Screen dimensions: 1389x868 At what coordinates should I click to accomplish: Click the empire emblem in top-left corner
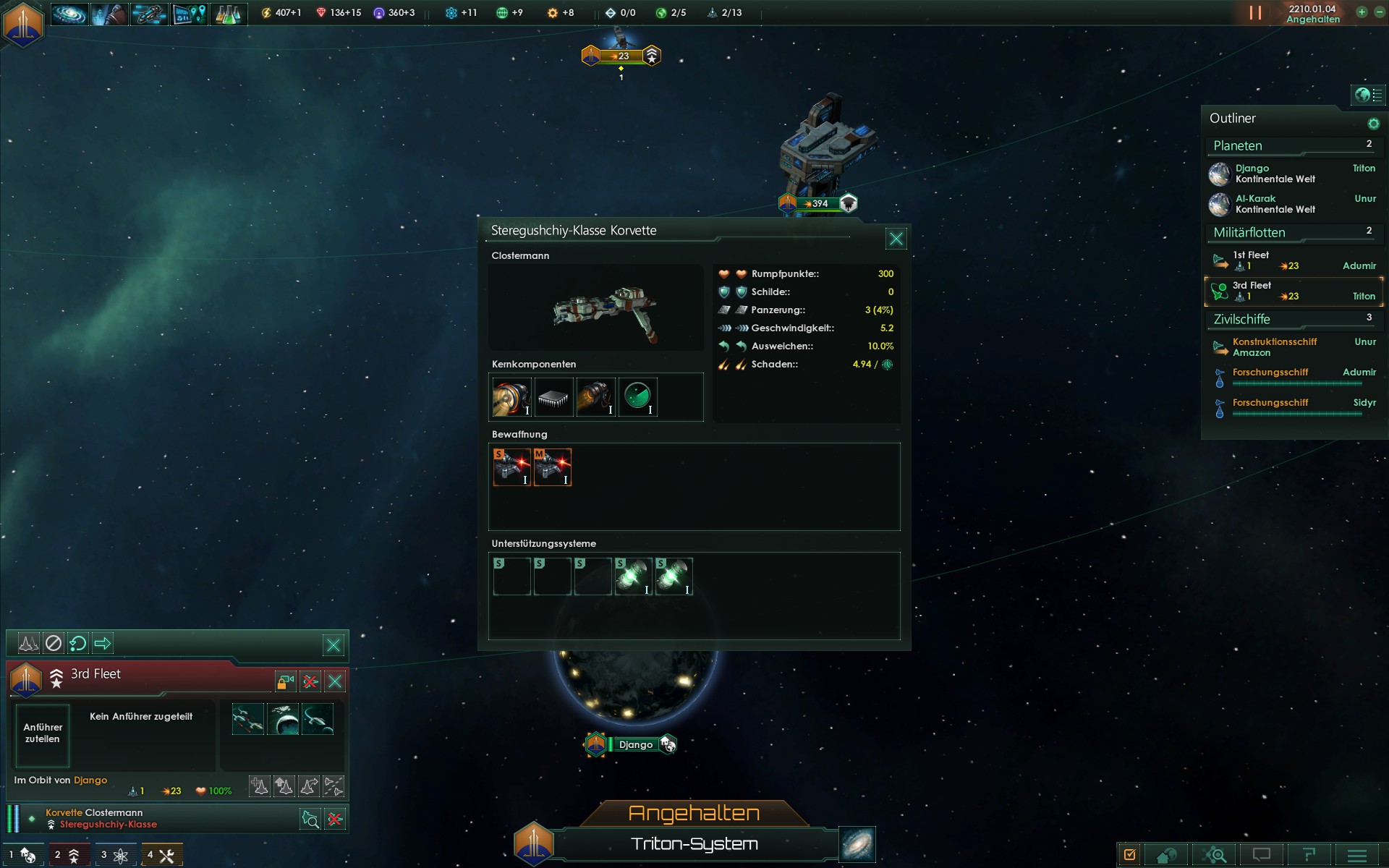click(23, 23)
